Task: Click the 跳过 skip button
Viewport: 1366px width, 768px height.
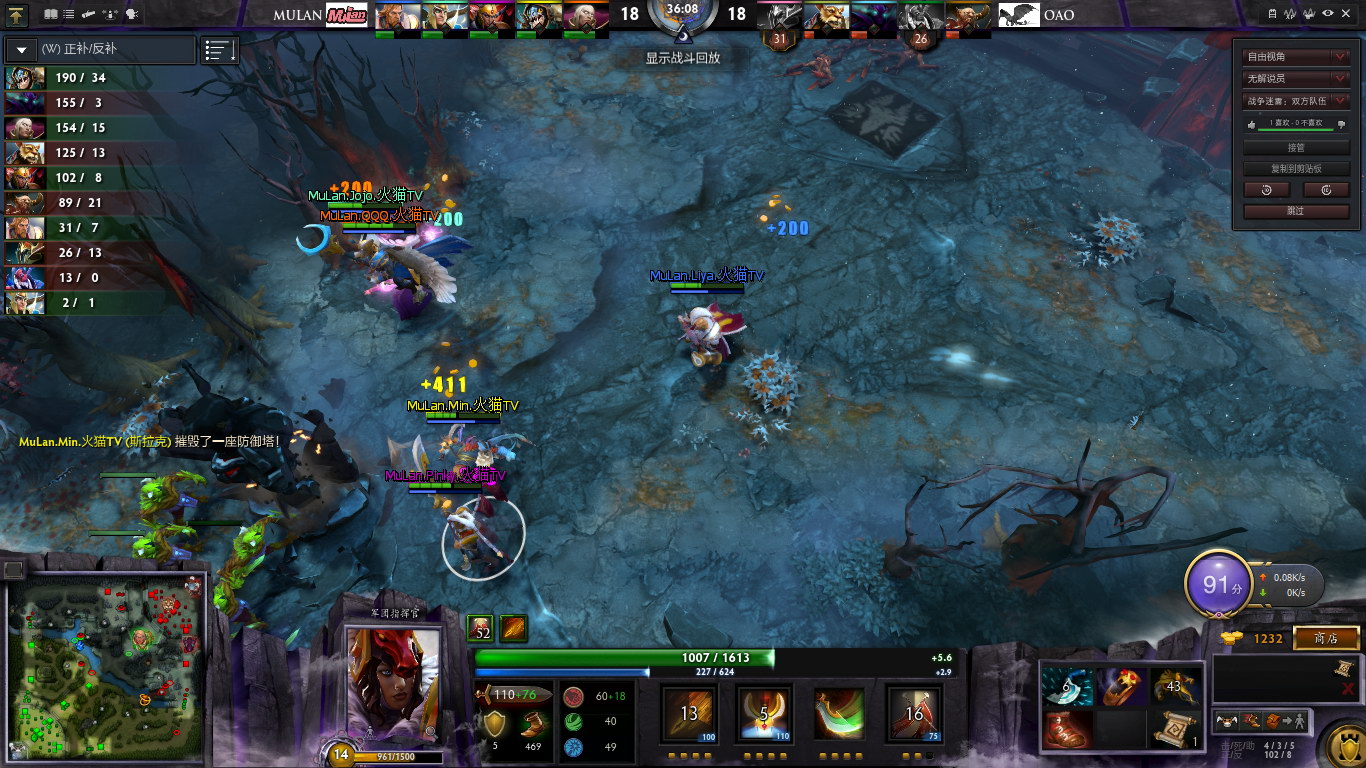Action: tap(1296, 211)
